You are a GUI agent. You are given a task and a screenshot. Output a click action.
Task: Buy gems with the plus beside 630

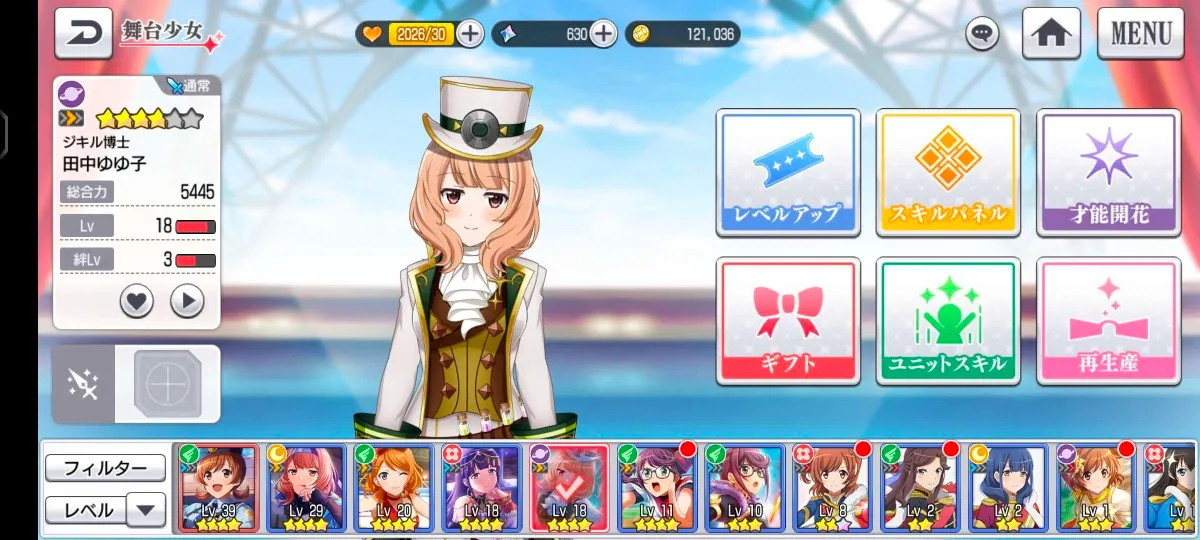pos(603,34)
